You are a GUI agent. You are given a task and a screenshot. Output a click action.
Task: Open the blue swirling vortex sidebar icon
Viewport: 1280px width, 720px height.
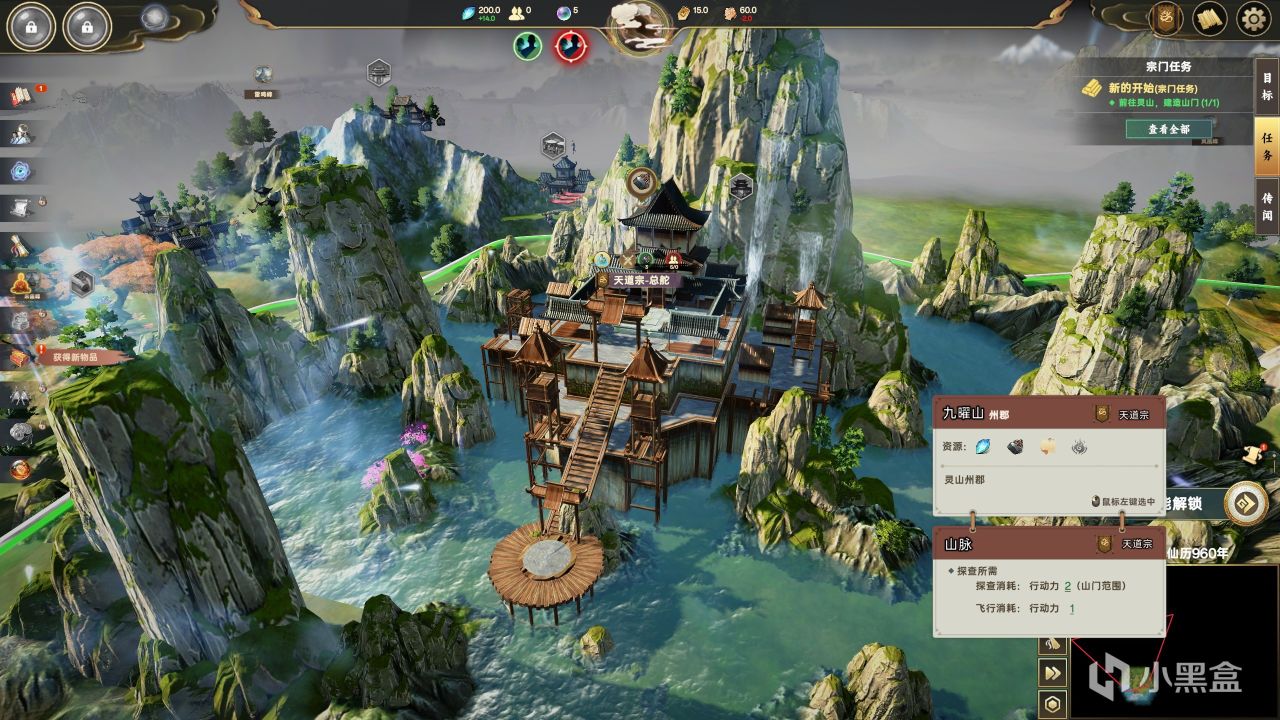click(22, 171)
